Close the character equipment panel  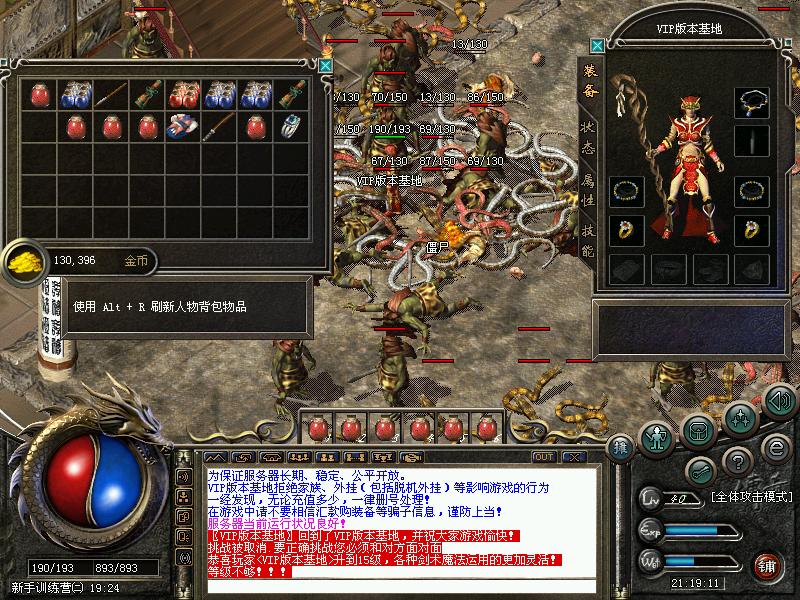click(x=597, y=46)
